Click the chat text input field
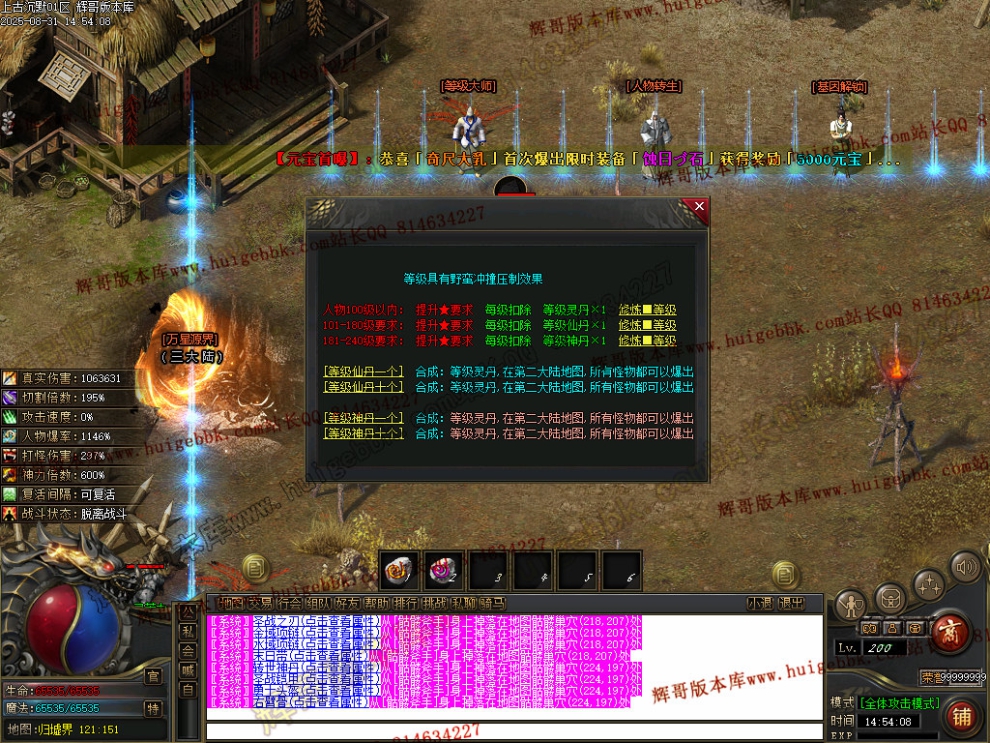Image resolution: width=990 pixels, height=743 pixels. pyautogui.click(x=515, y=730)
